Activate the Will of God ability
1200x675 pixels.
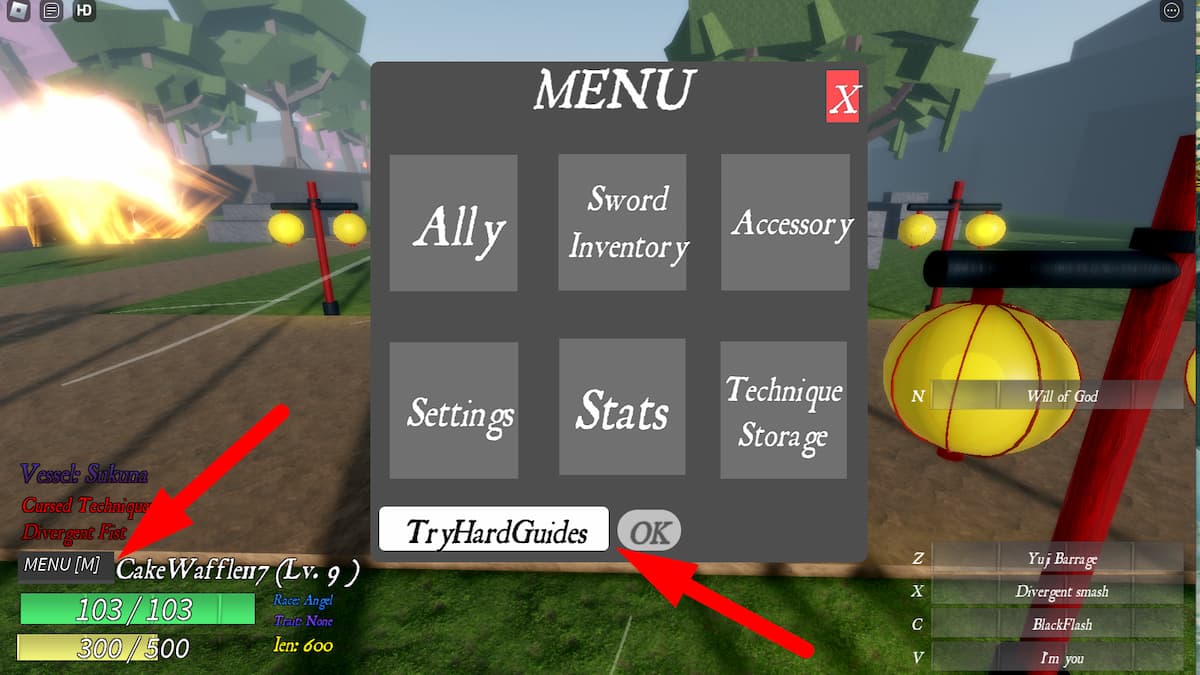1061,396
